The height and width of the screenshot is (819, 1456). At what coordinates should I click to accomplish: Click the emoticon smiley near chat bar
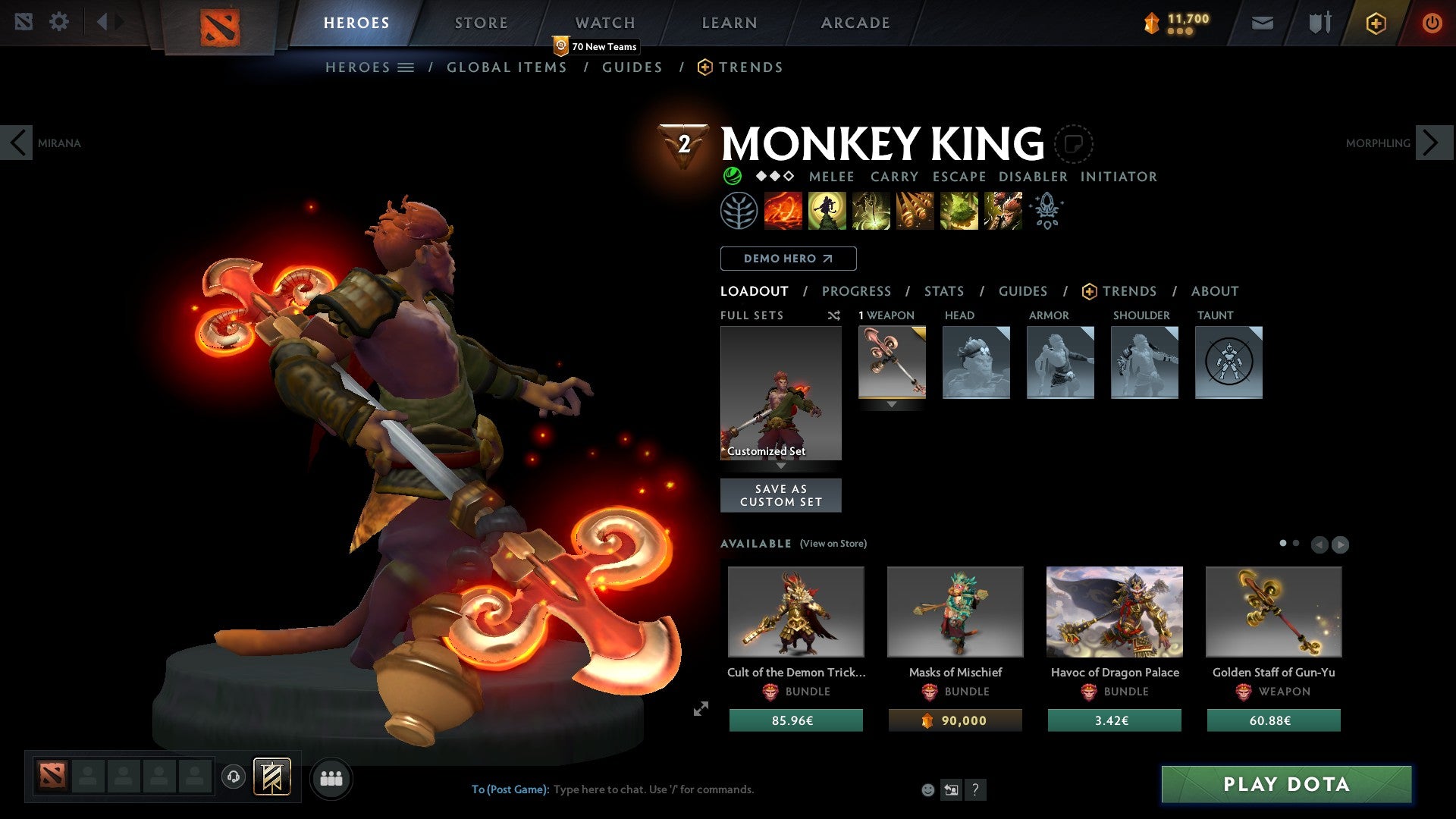point(928,789)
